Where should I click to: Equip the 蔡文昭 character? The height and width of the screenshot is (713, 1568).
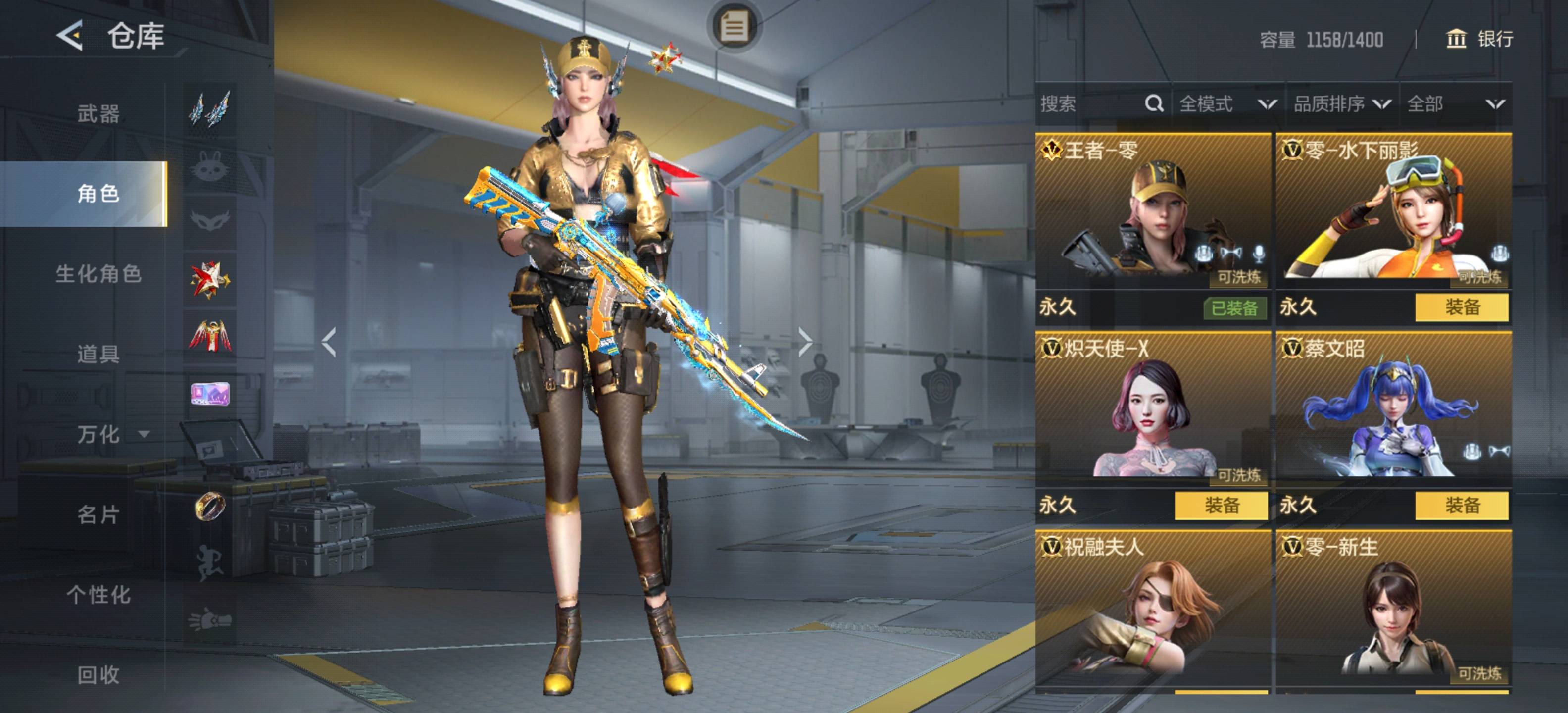click(1462, 506)
